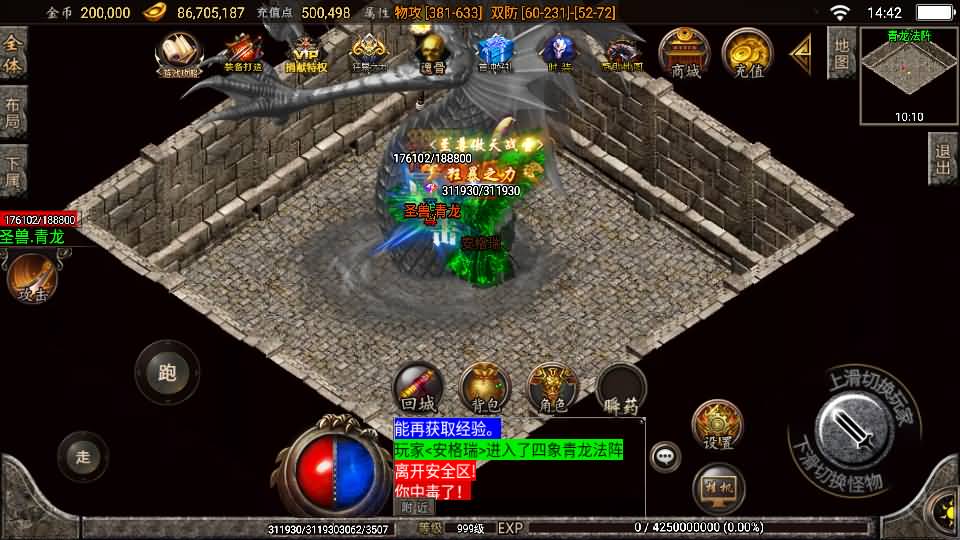Select the 全体 tab
The height and width of the screenshot is (540, 960).
pos(13,54)
